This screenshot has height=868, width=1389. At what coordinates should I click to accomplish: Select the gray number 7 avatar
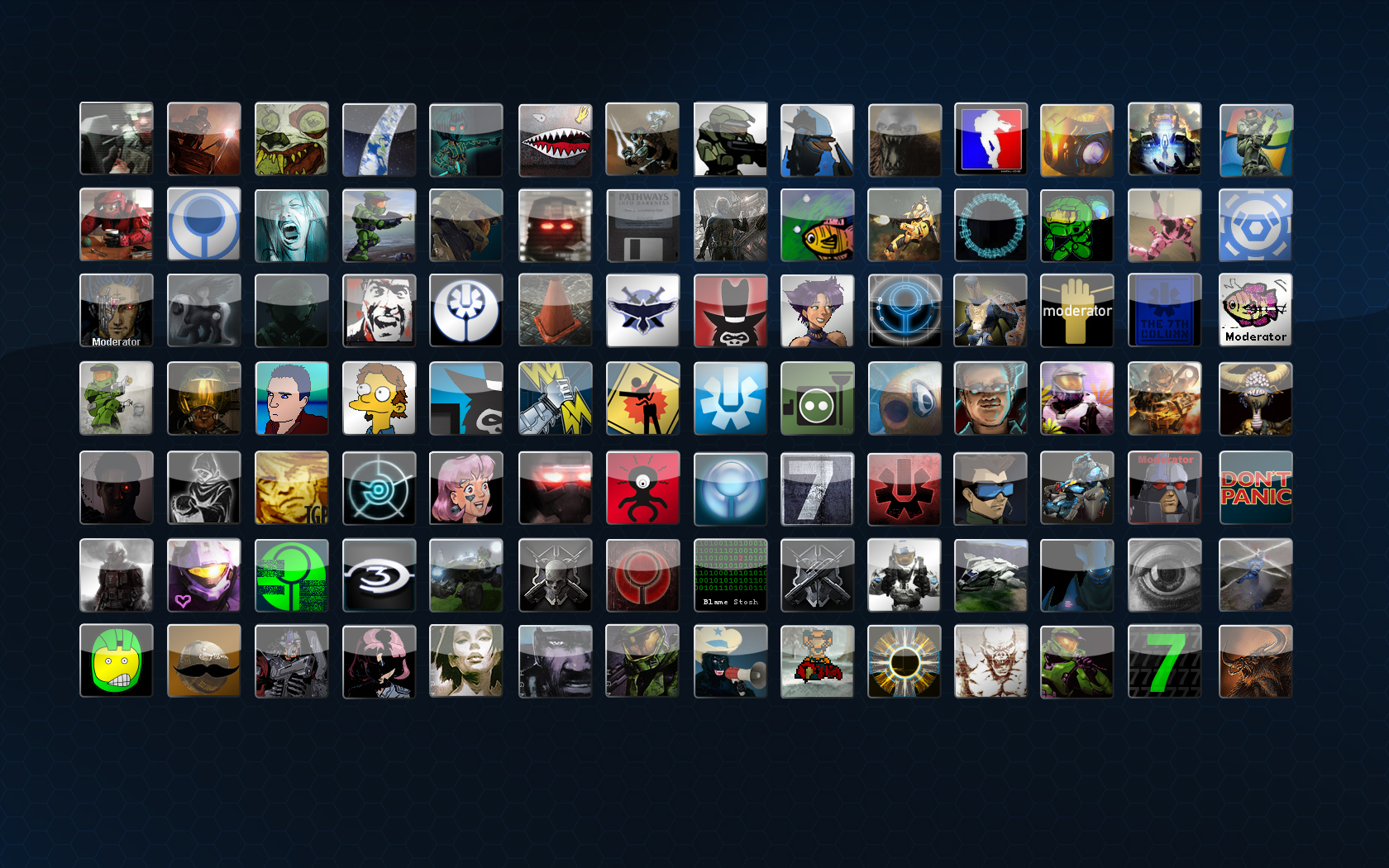(817, 488)
